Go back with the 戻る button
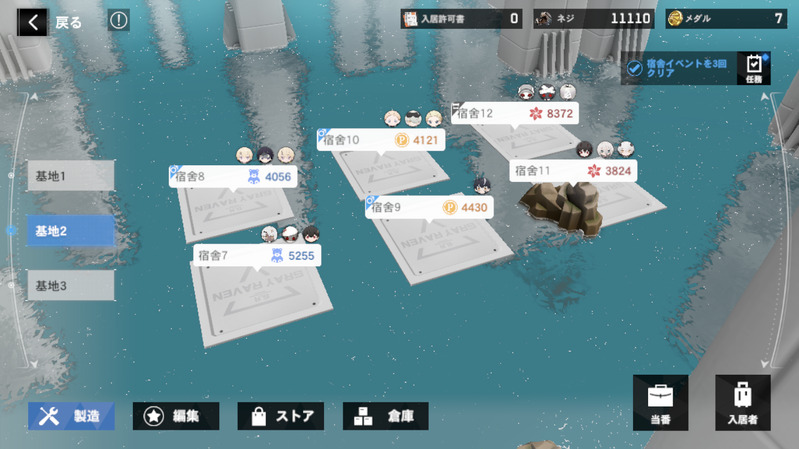 coord(55,22)
